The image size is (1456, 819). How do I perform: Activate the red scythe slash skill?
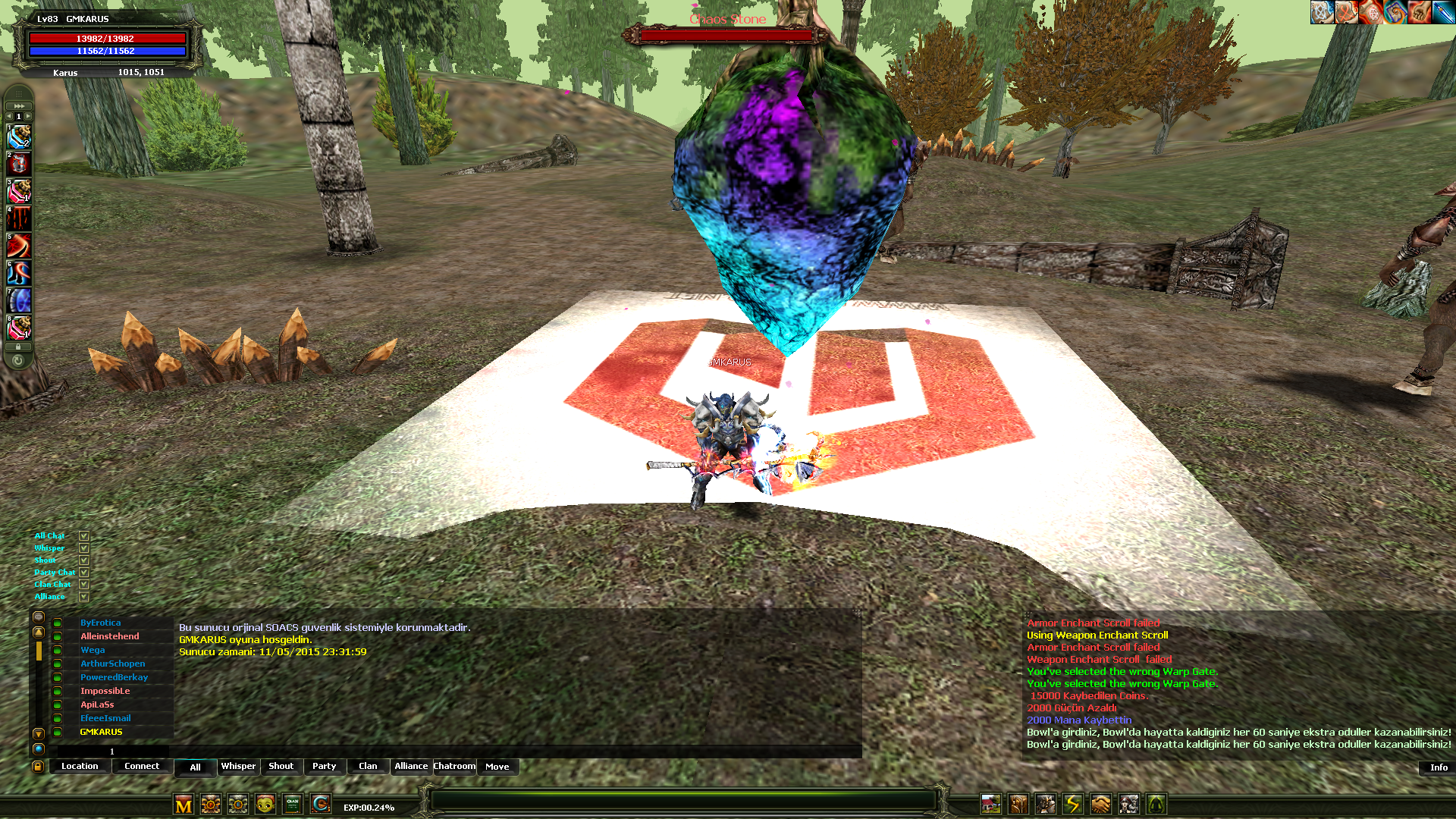click(19, 246)
